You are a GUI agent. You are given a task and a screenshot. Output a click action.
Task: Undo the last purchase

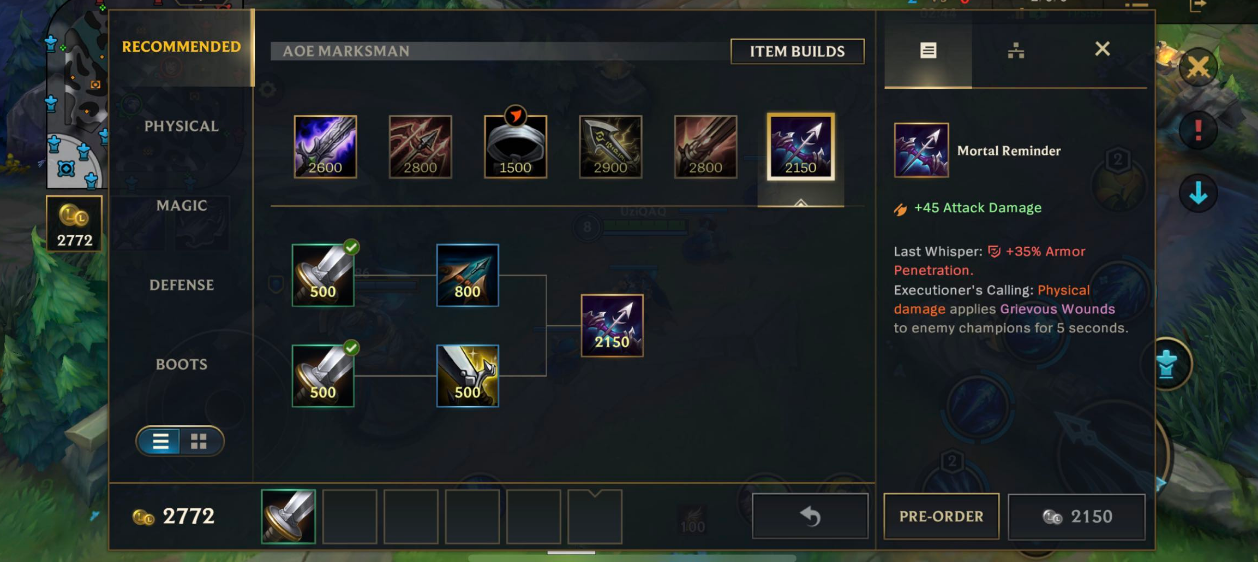point(809,516)
